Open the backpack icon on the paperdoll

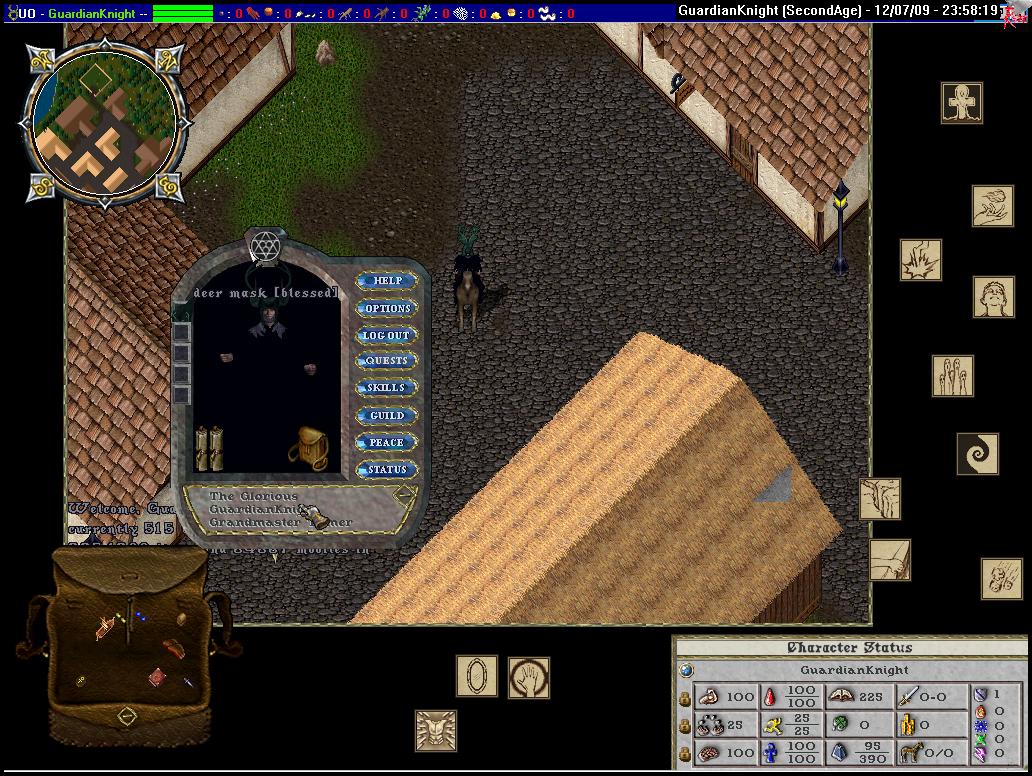point(309,448)
